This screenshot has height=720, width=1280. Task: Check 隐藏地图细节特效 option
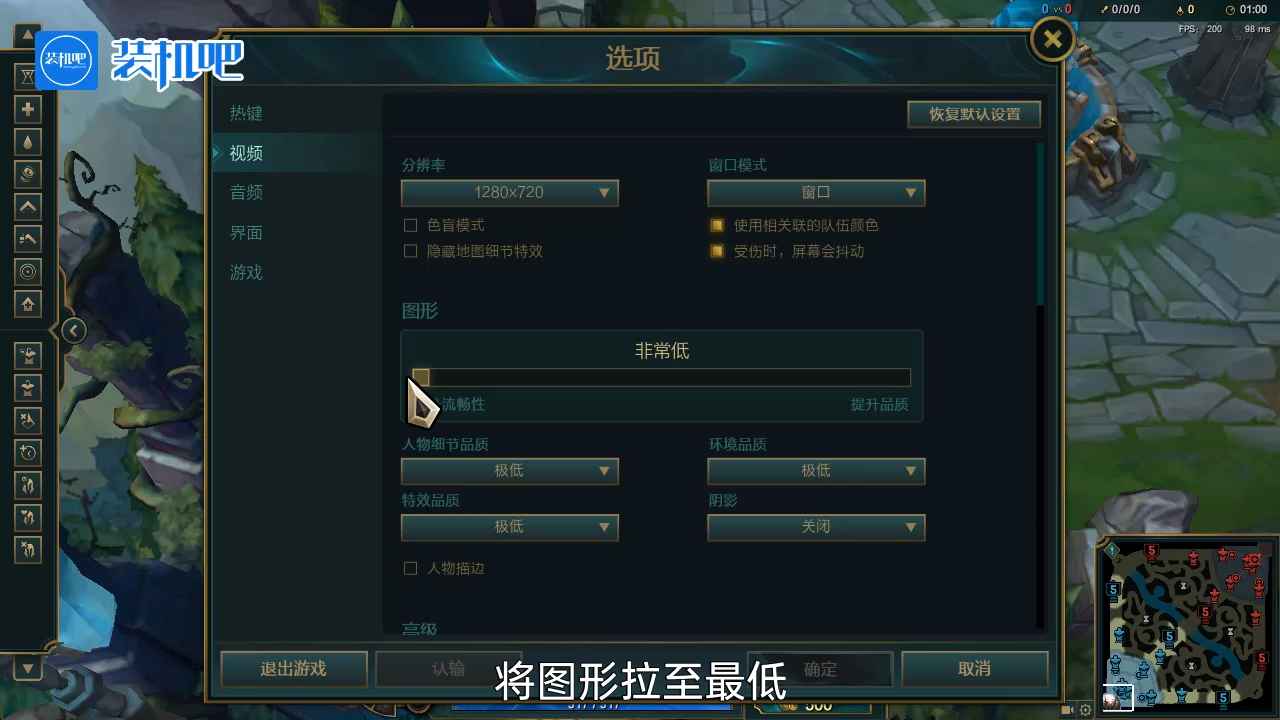pos(411,251)
